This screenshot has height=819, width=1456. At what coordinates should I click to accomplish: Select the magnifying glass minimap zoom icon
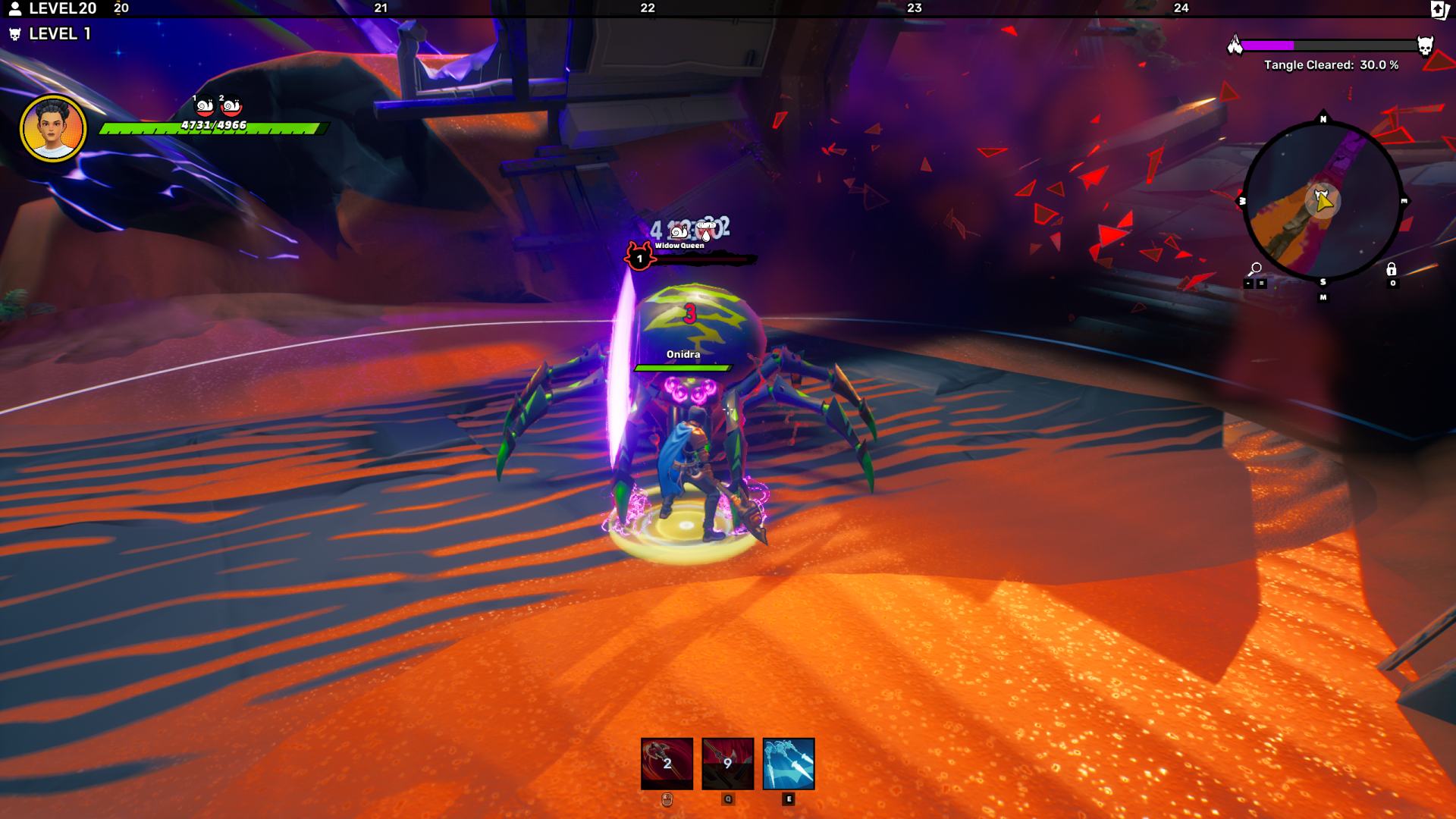pyautogui.click(x=1255, y=269)
